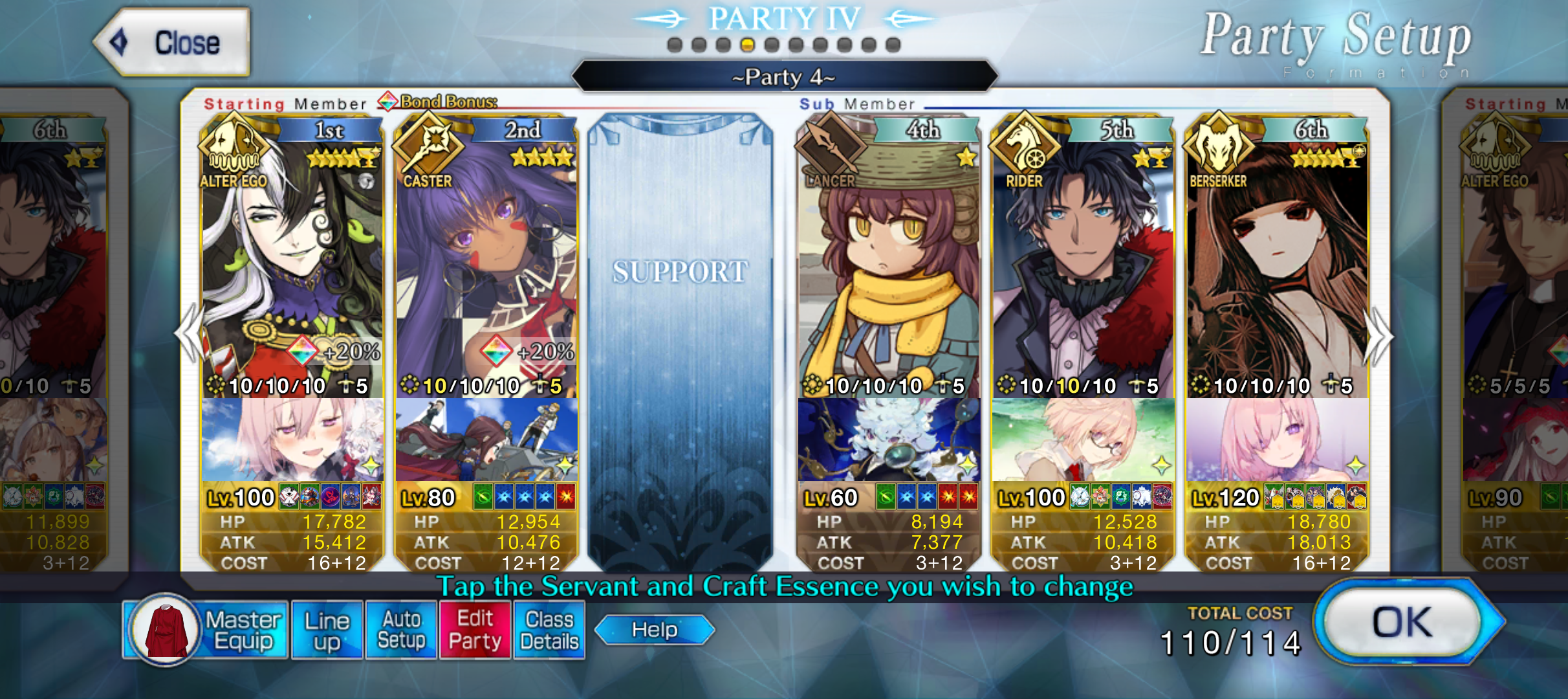Activate Edit Party mode
The height and width of the screenshot is (699, 1568).
[x=475, y=630]
